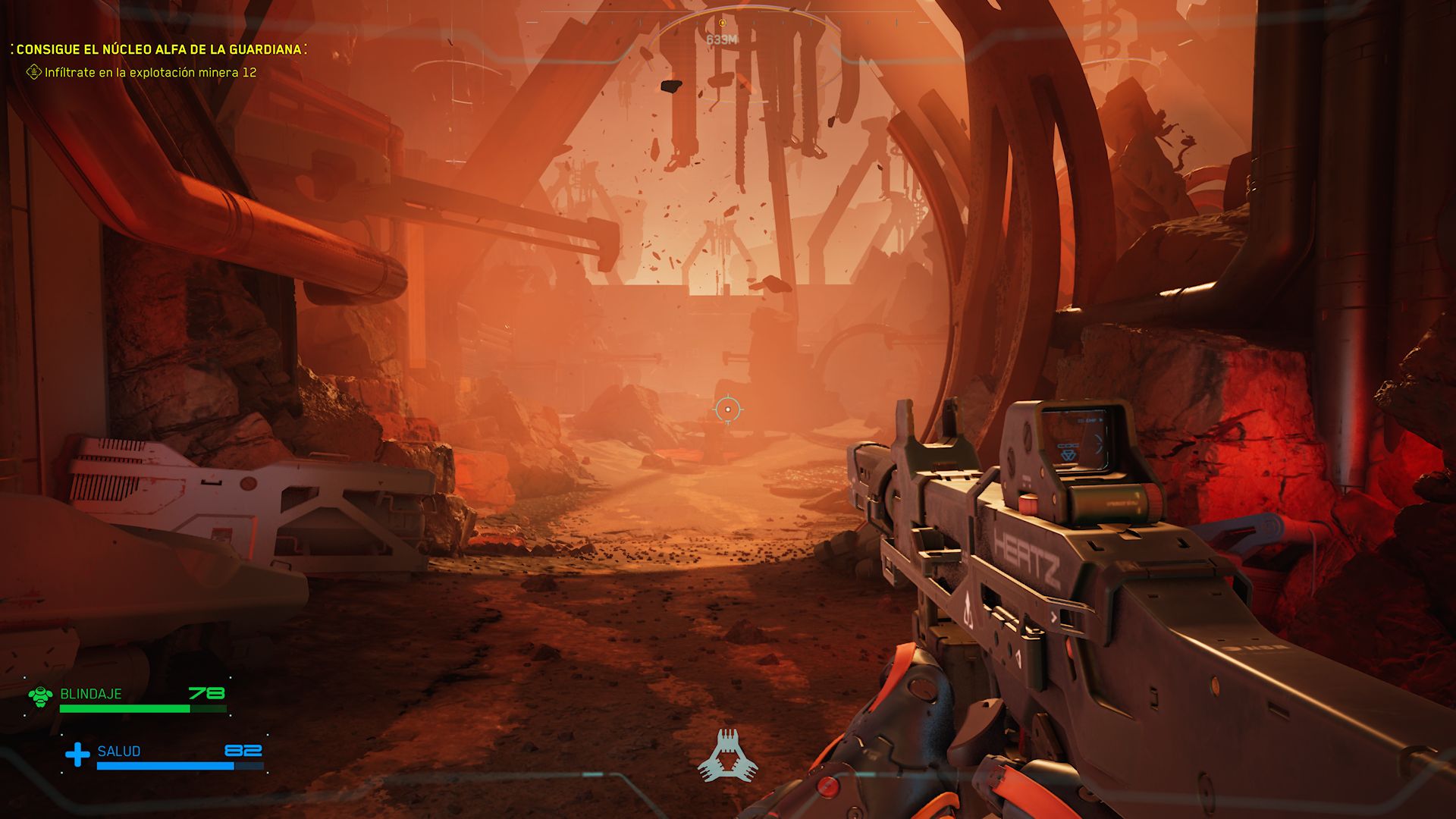1456x819 pixels.
Task: Activate the three-pronged claw ability icon
Action: pos(727,756)
